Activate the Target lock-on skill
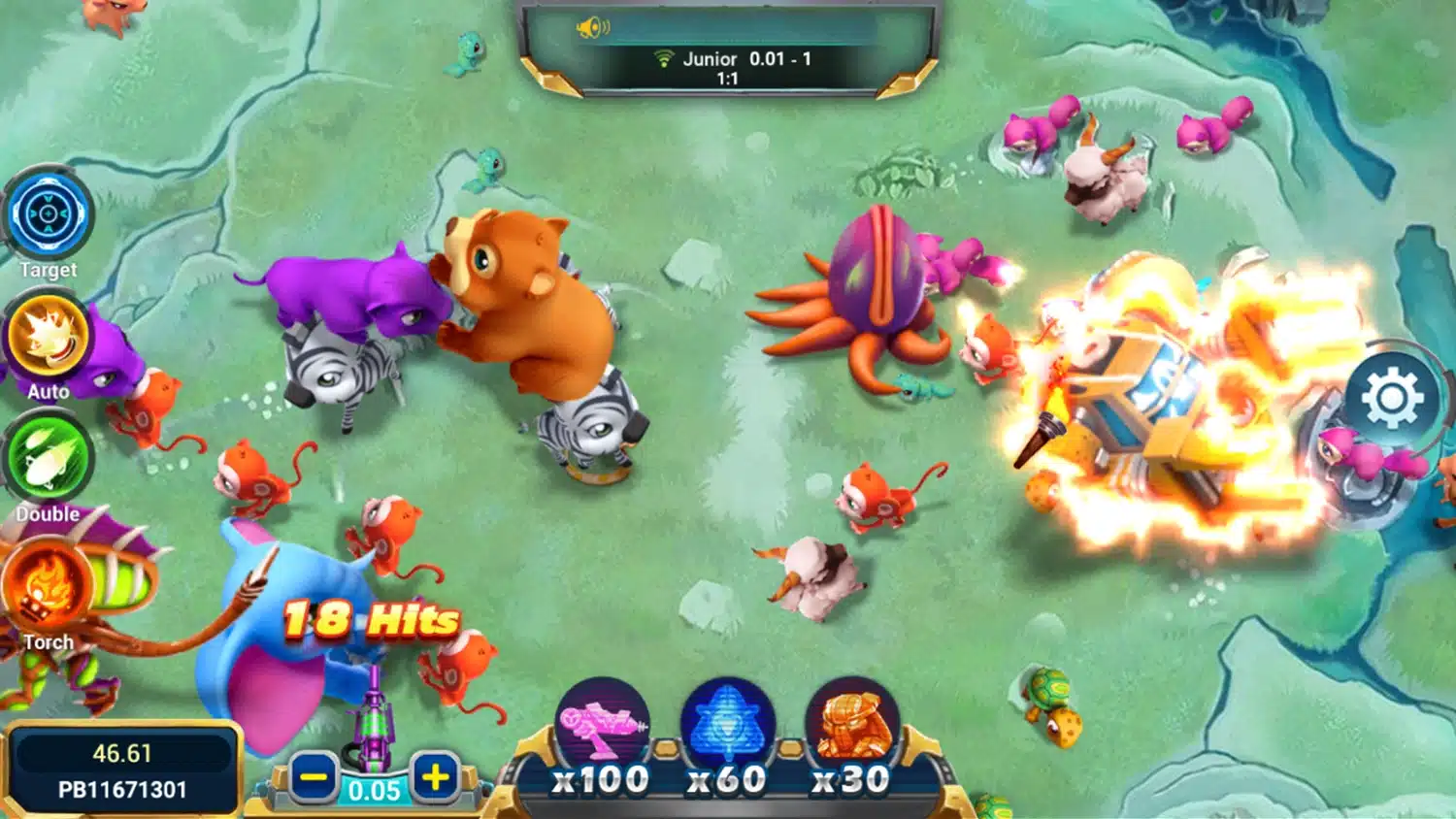1456x819 pixels. click(x=49, y=215)
